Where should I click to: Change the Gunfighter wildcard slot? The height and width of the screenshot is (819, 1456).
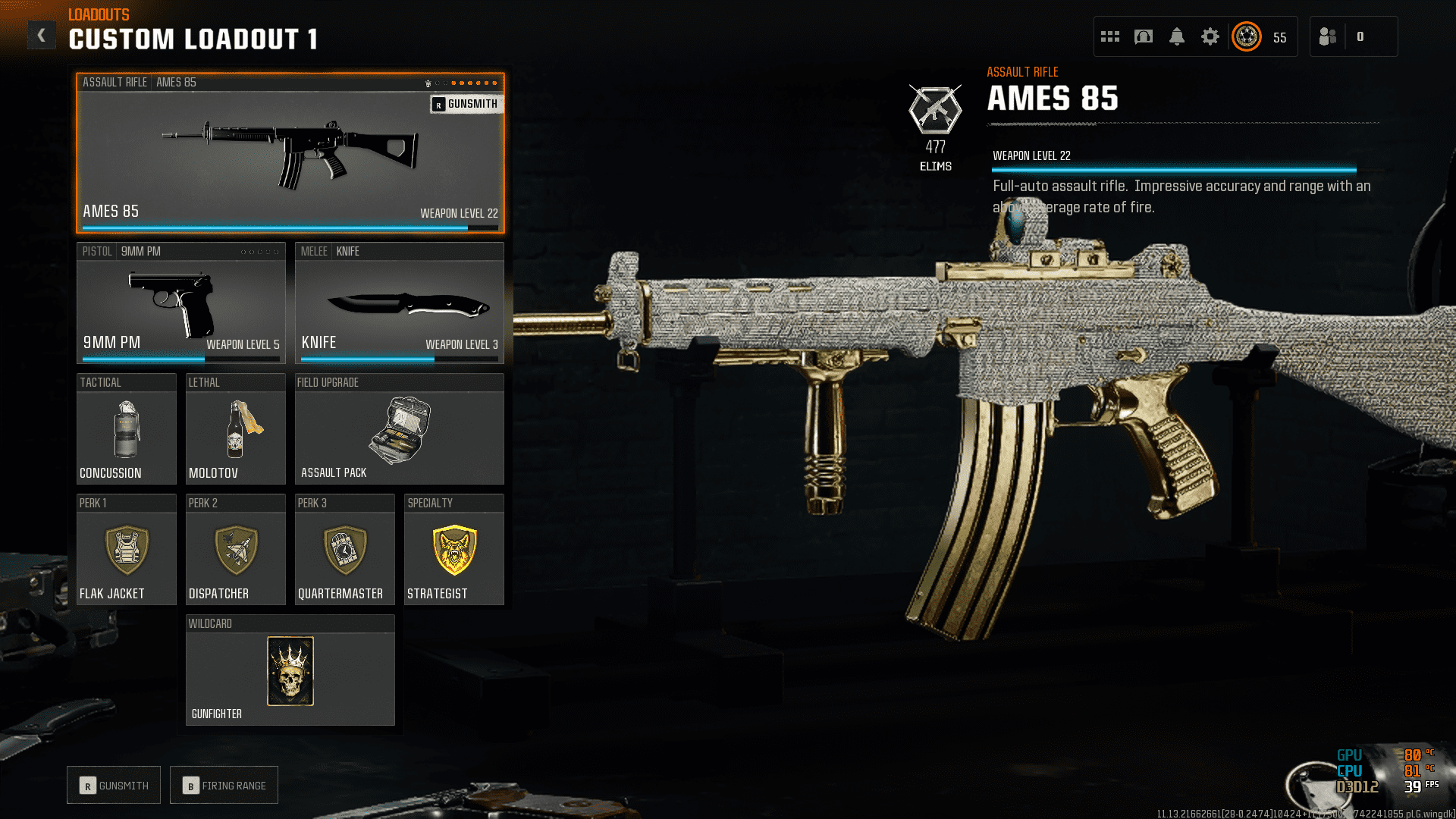coord(290,670)
